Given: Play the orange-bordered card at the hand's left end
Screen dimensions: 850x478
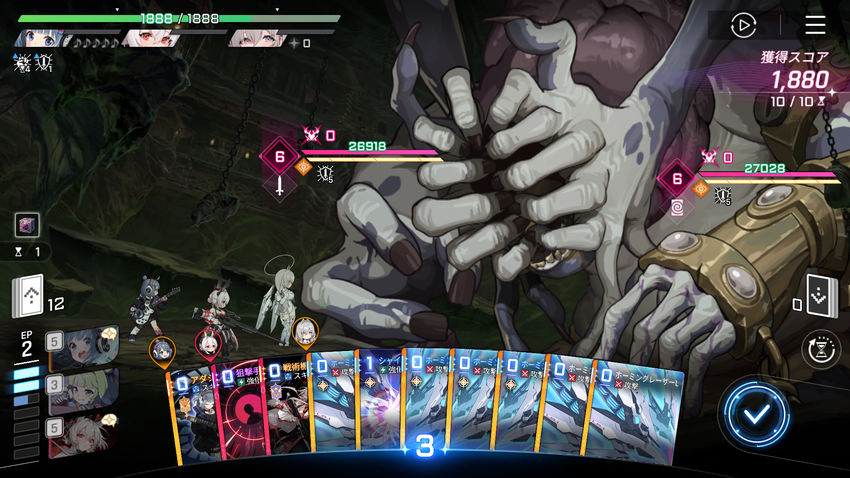Looking at the screenshot, I should [x=192, y=415].
